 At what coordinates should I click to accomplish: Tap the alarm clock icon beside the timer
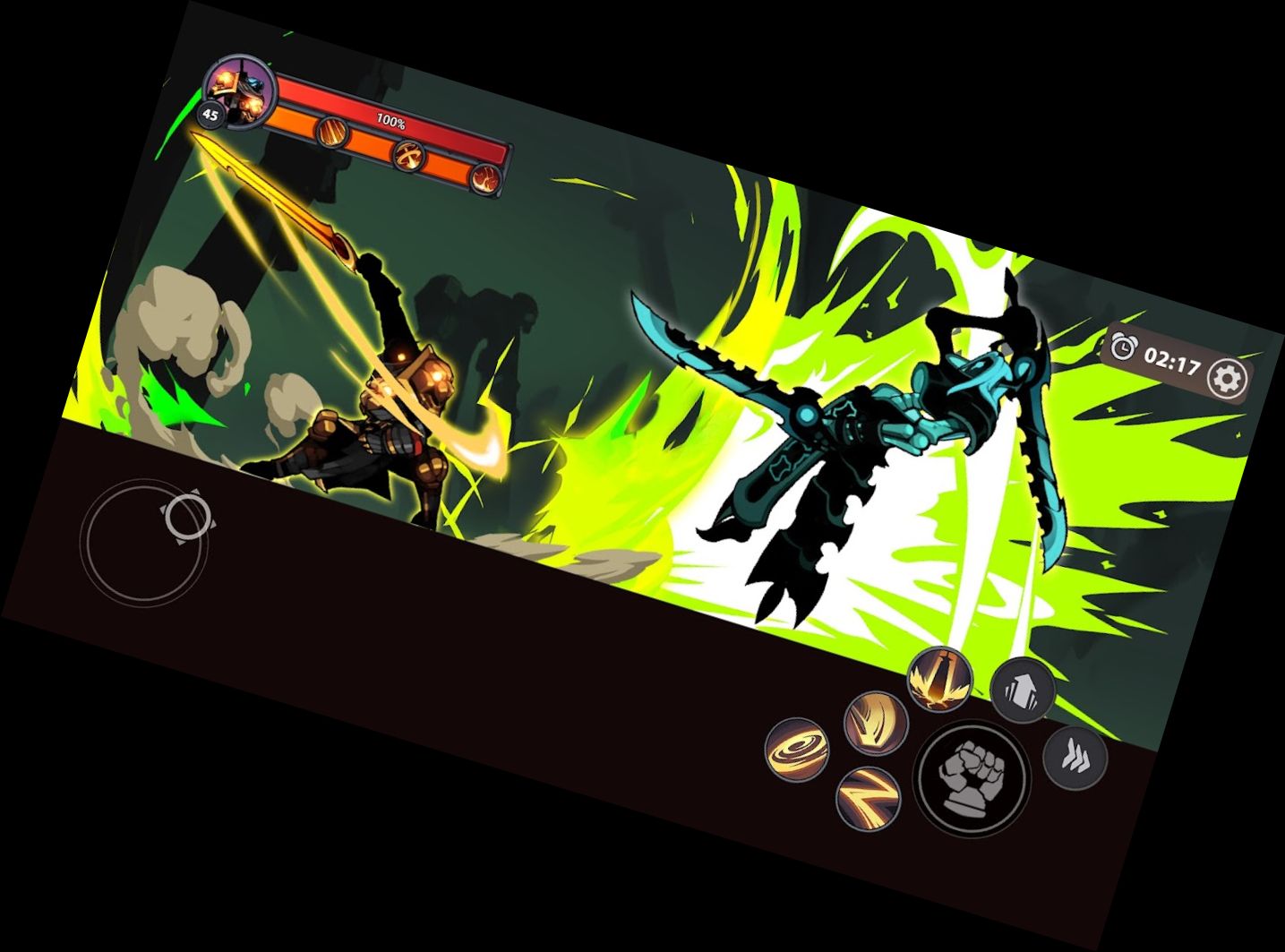point(1124,347)
